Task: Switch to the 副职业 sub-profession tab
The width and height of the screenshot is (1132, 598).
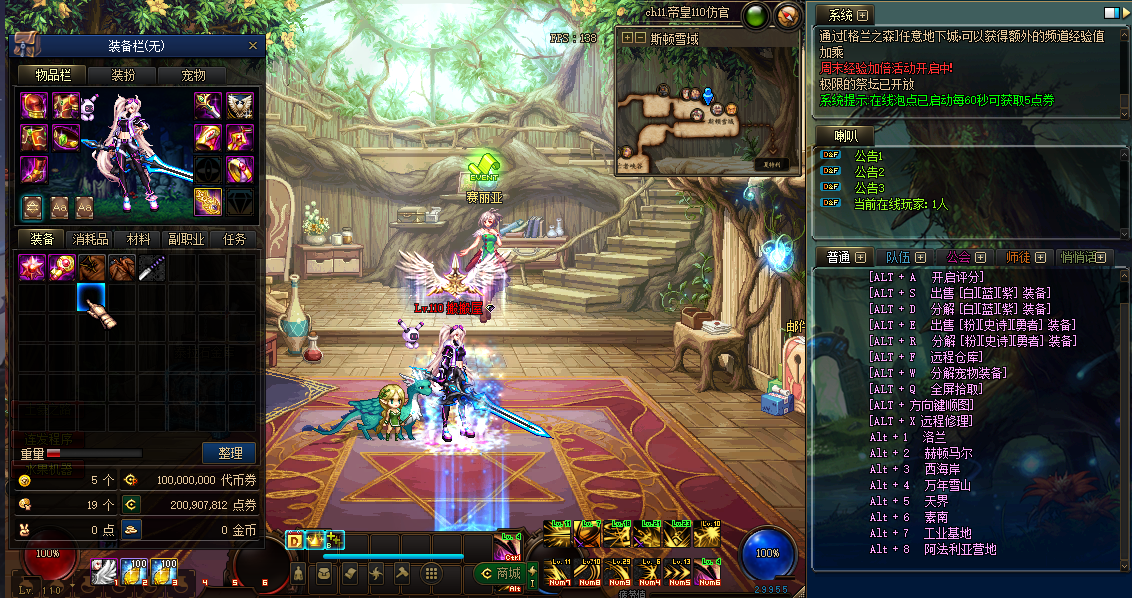Action: (x=186, y=240)
